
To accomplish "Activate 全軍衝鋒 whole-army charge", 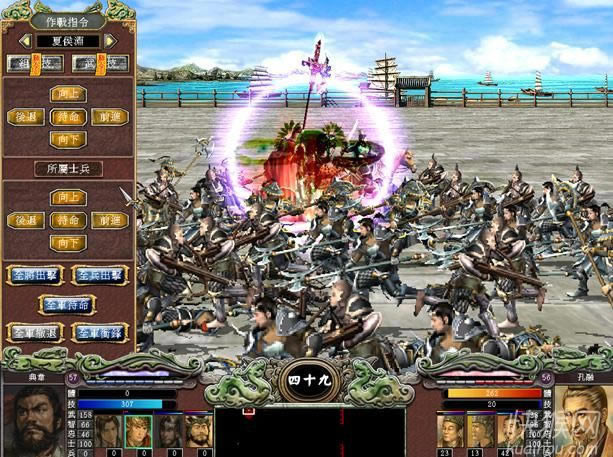I will click(100, 332).
